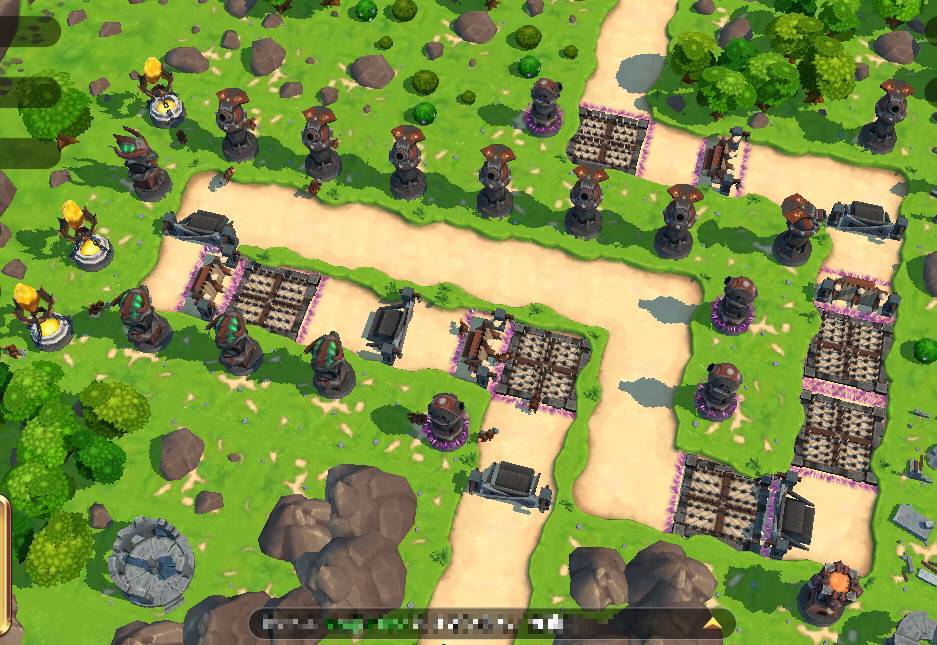Expand the chat bar with the yellow arrow
The width and height of the screenshot is (937, 645).
(x=712, y=623)
